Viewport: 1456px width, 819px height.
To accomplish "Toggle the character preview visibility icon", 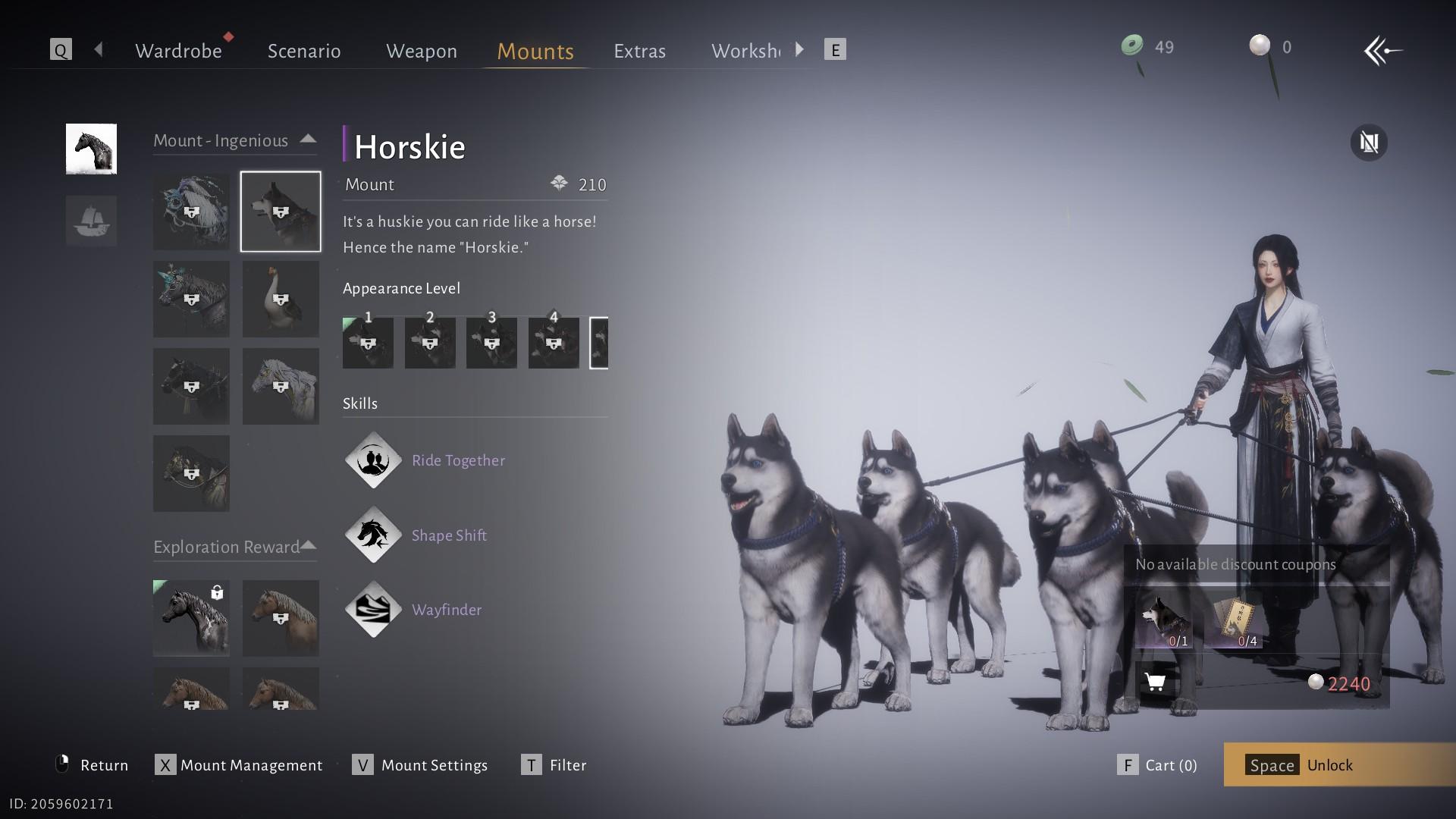I will 1369,143.
